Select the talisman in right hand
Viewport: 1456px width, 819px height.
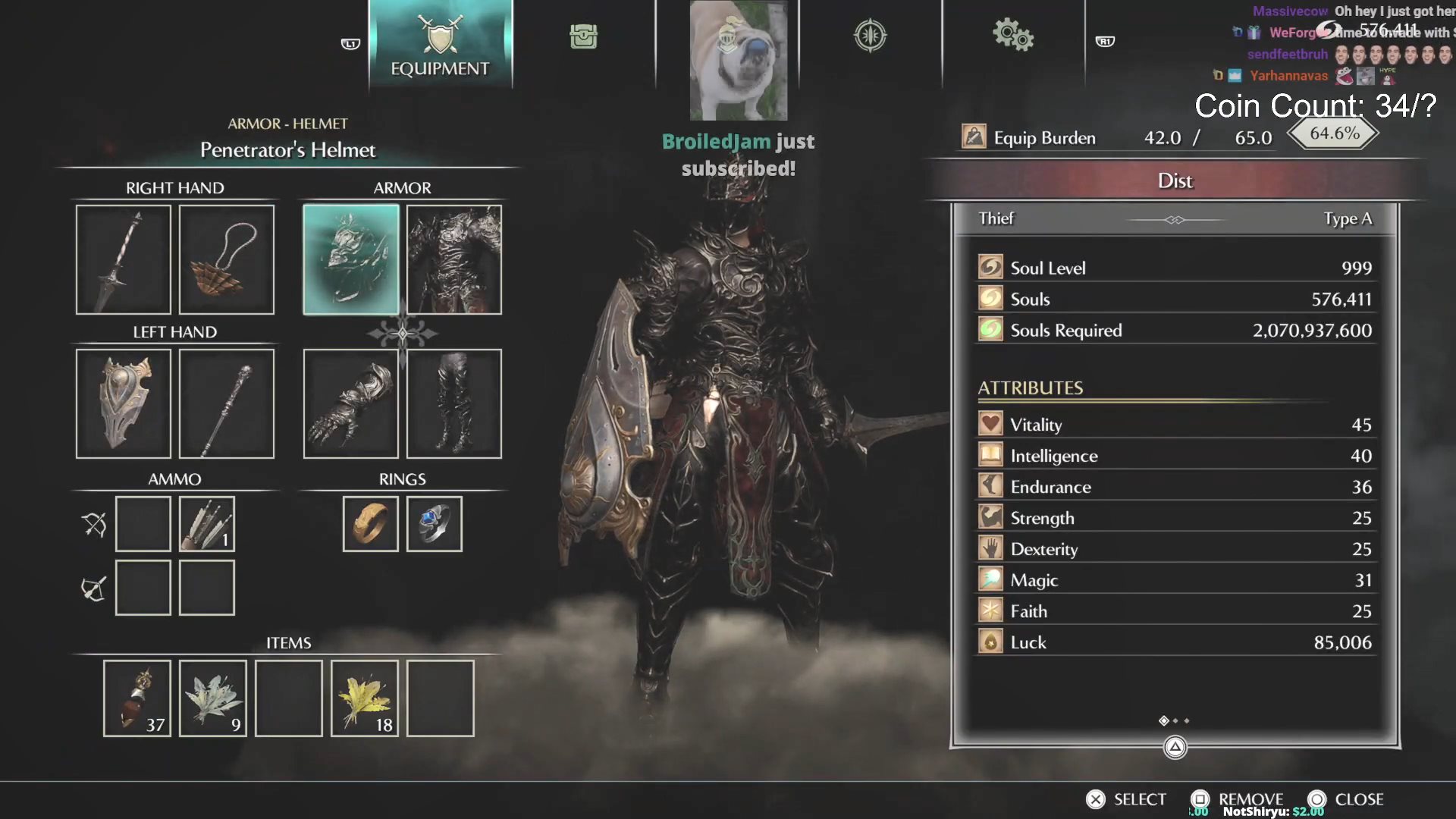(x=226, y=259)
